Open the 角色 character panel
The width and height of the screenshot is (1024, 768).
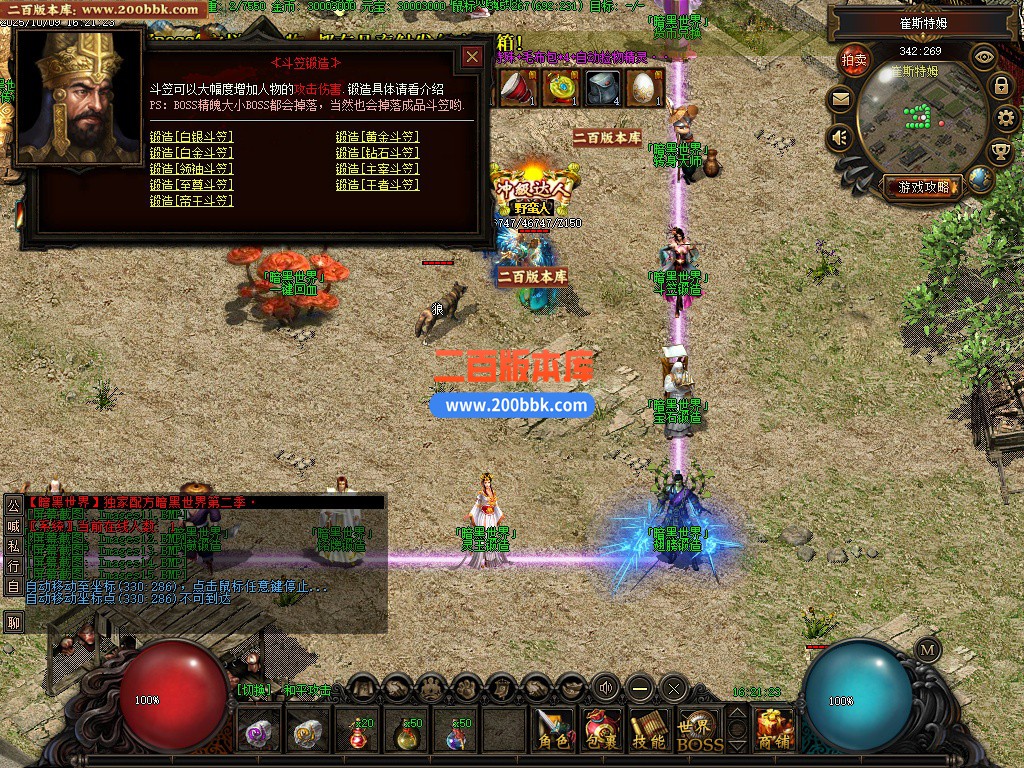(551, 731)
